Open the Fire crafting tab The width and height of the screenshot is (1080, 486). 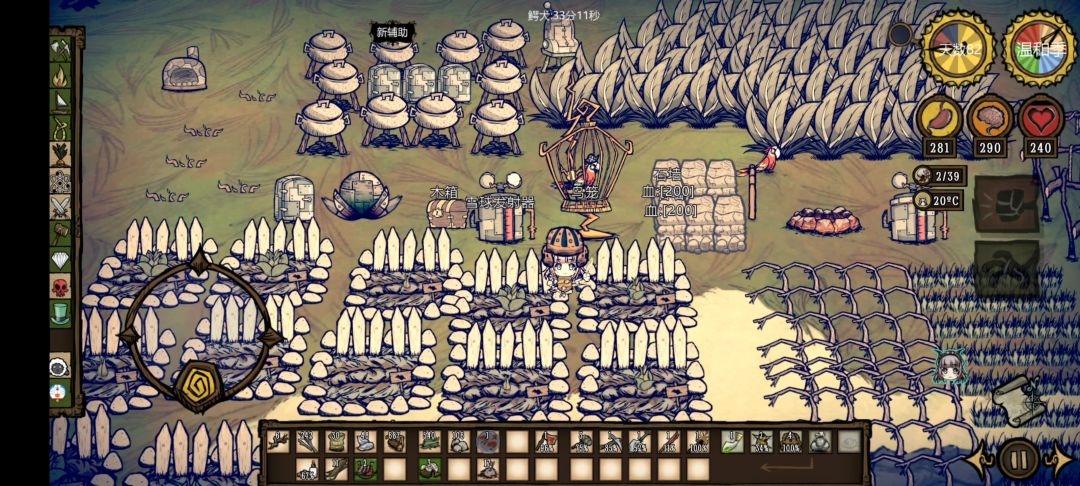[x=62, y=75]
